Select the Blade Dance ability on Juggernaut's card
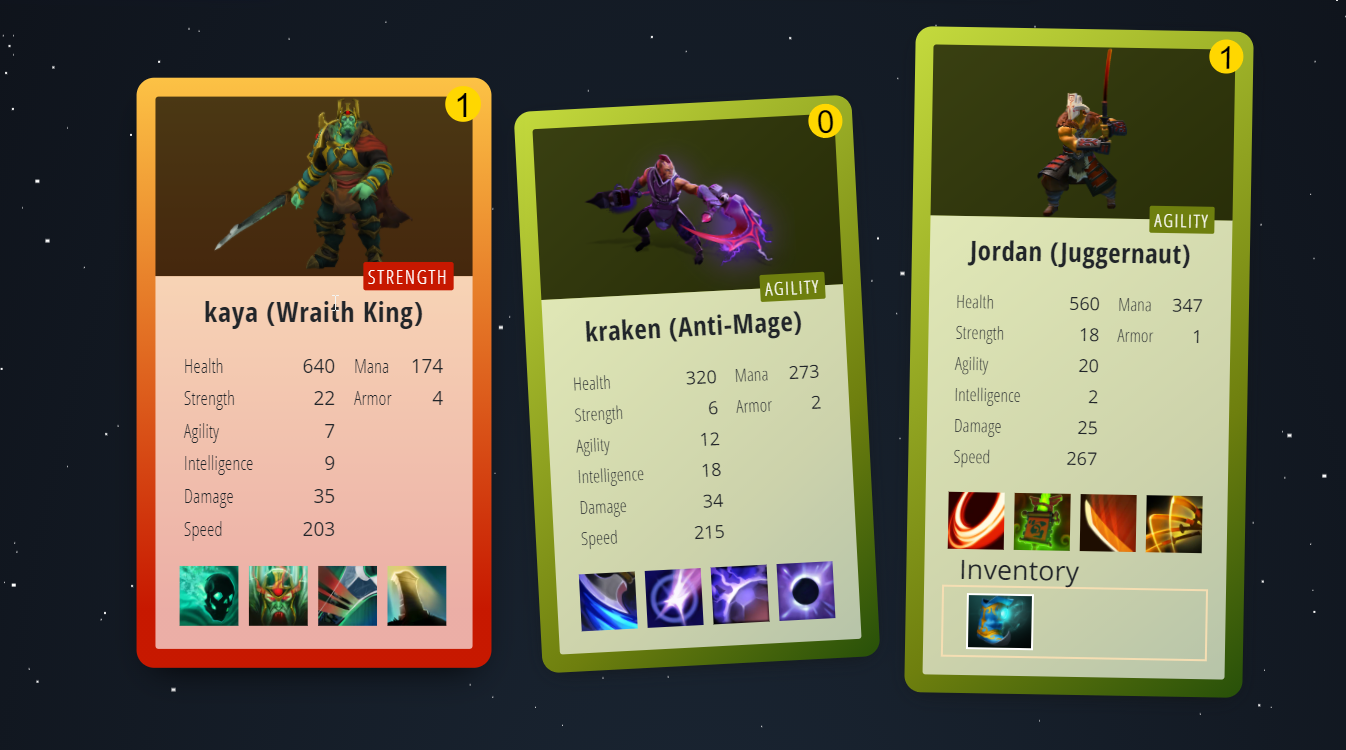Screen dimensions: 1346x750 coord(1107,522)
